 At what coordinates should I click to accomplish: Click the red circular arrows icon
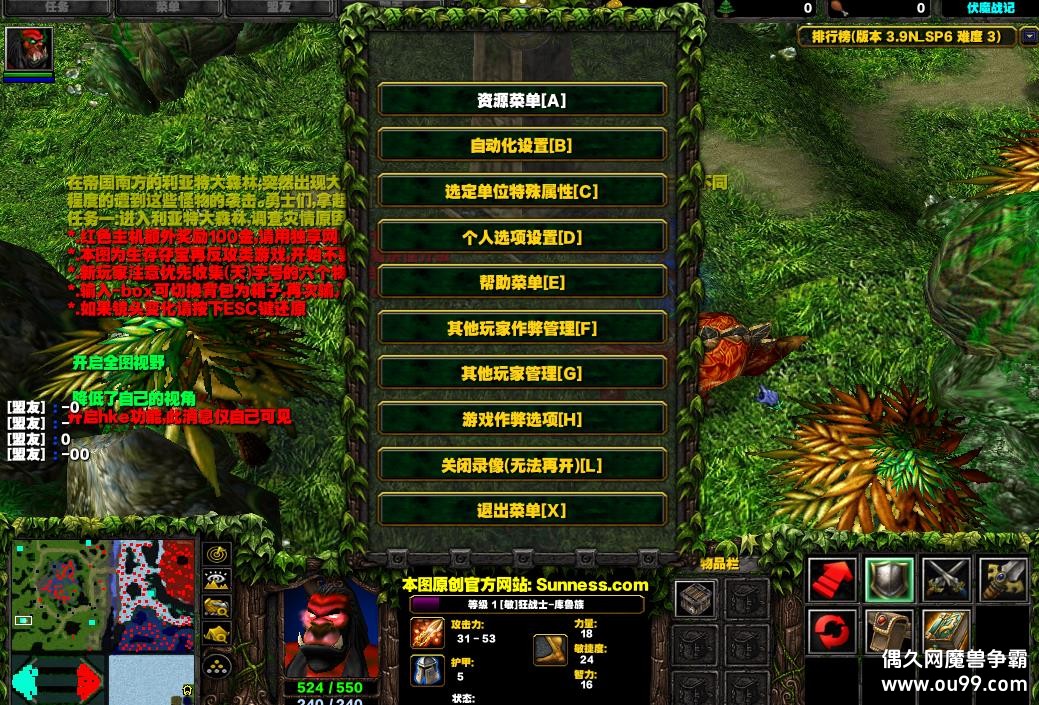(x=833, y=634)
